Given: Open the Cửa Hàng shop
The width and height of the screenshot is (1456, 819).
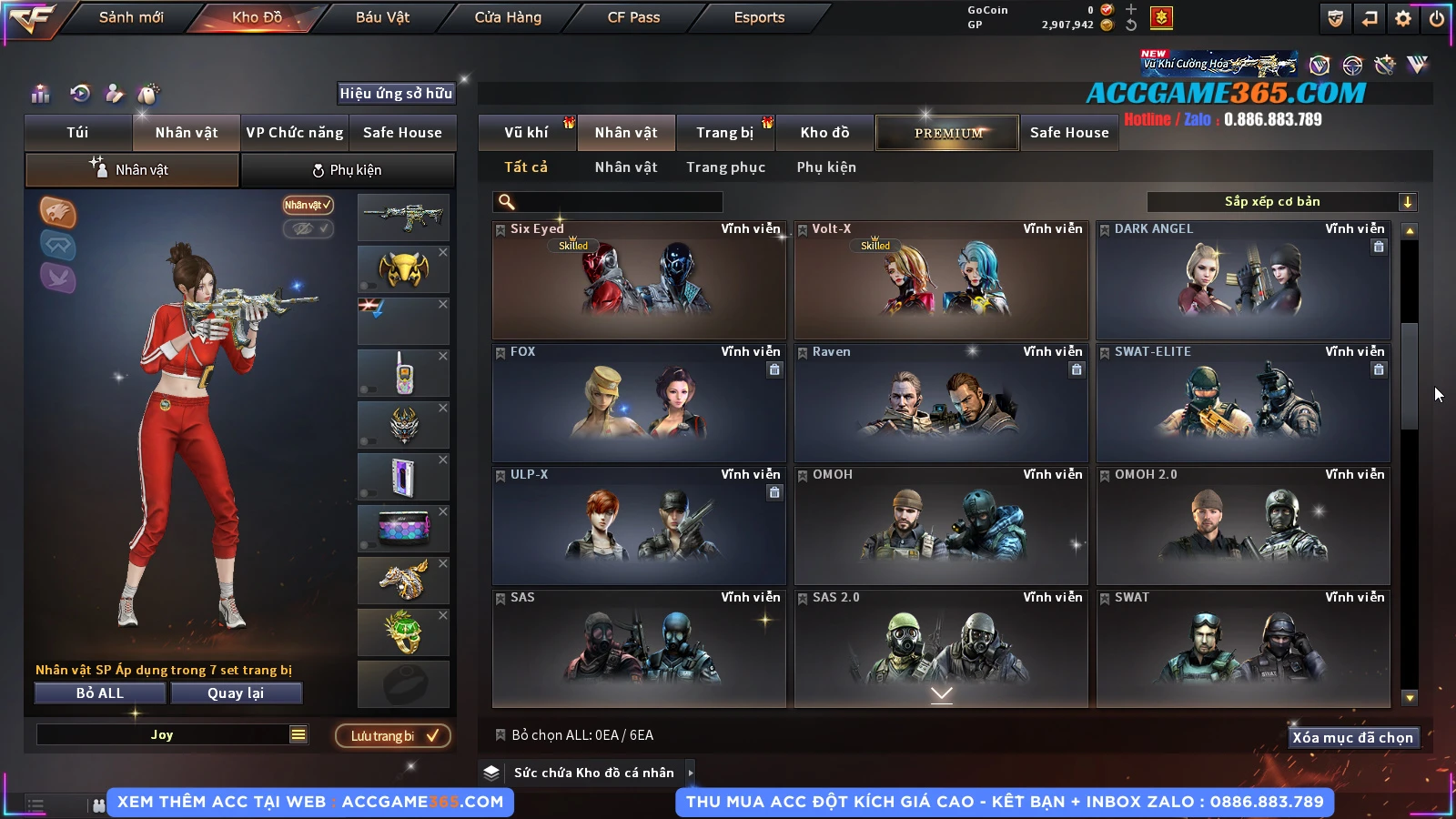Looking at the screenshot, I should (508, 17).
